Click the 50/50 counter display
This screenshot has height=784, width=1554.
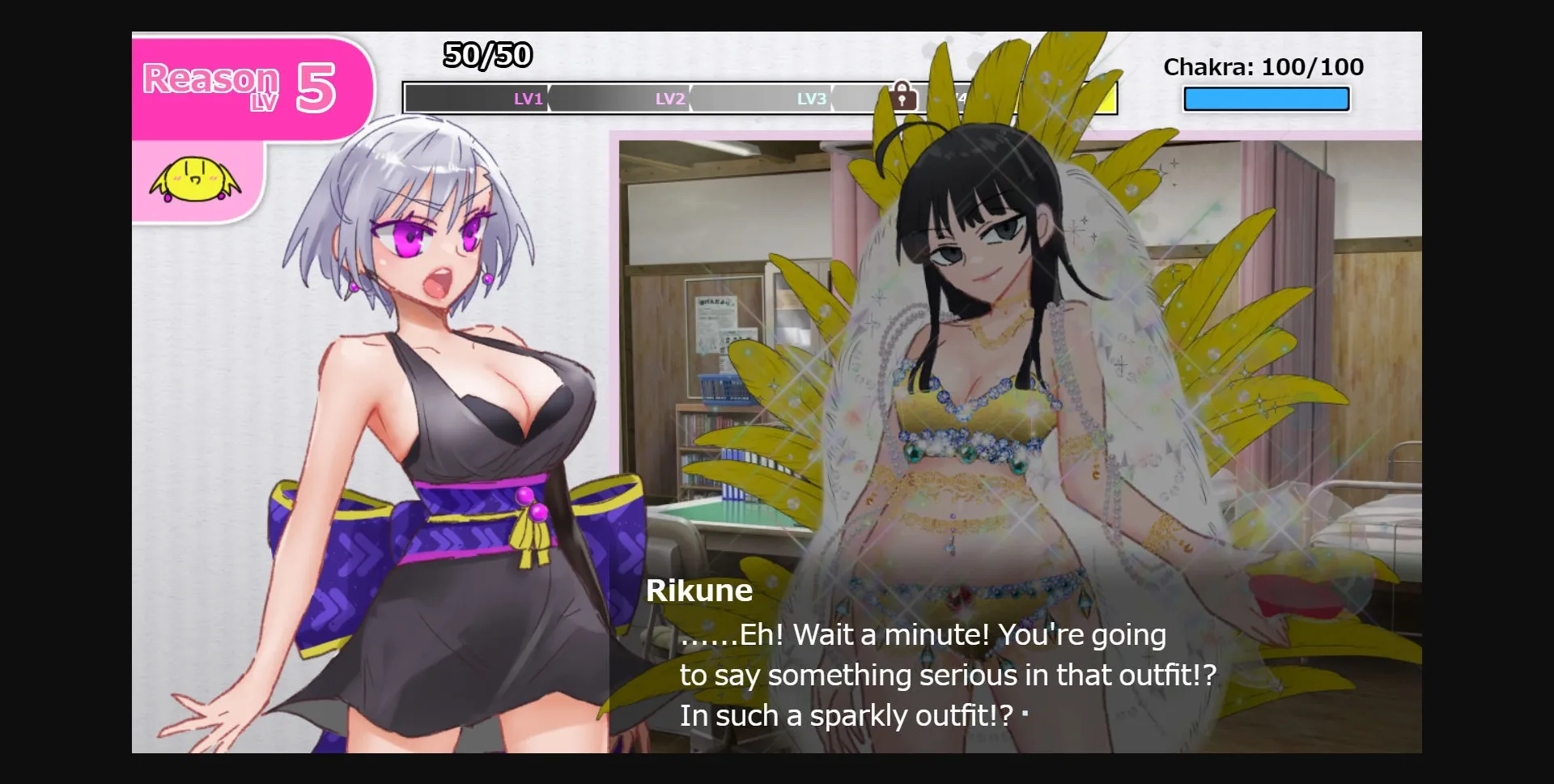[486, 56]
